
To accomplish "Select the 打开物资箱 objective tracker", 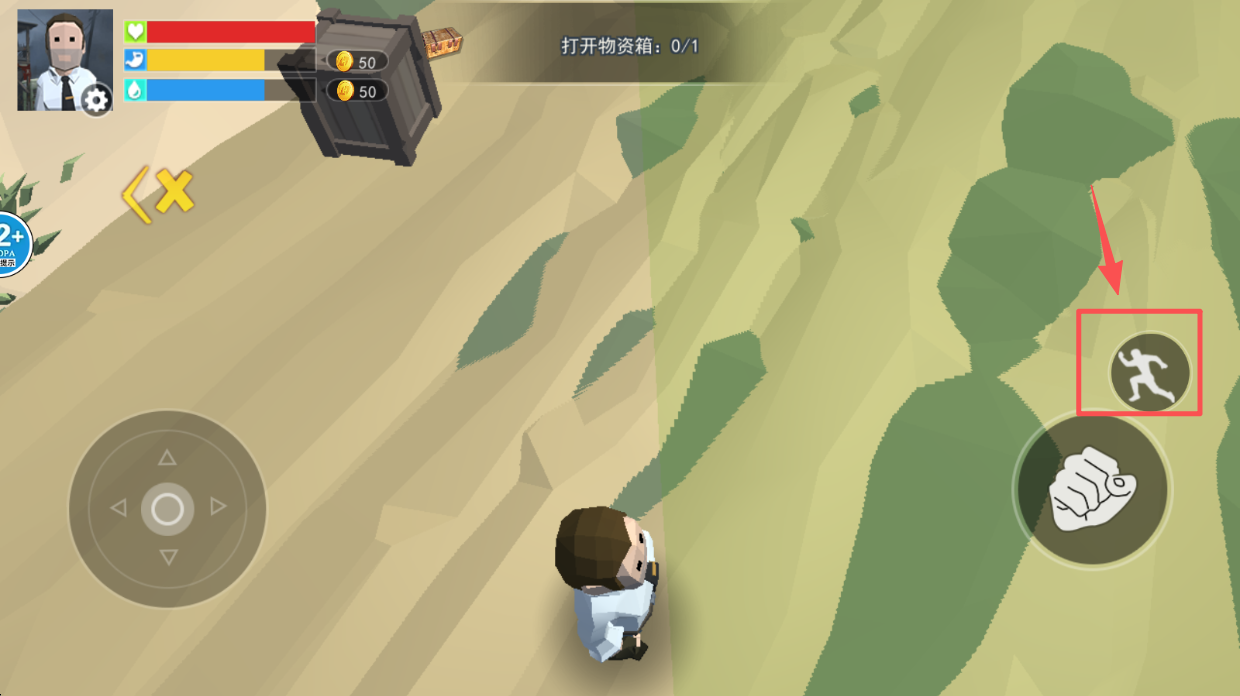I will (630, 46).
